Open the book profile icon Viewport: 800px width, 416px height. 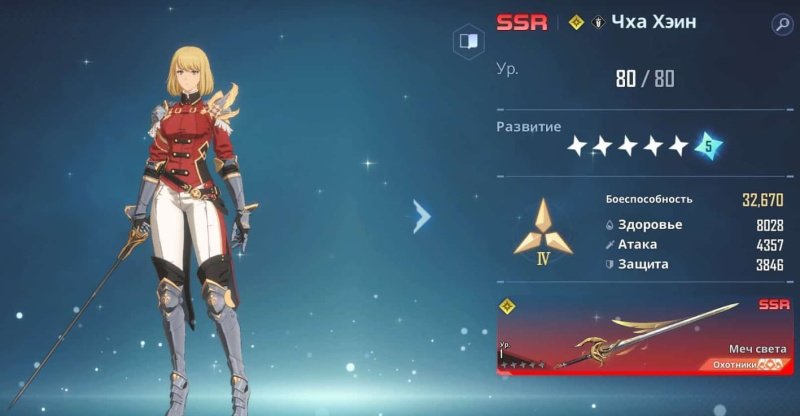click(466, 41)
